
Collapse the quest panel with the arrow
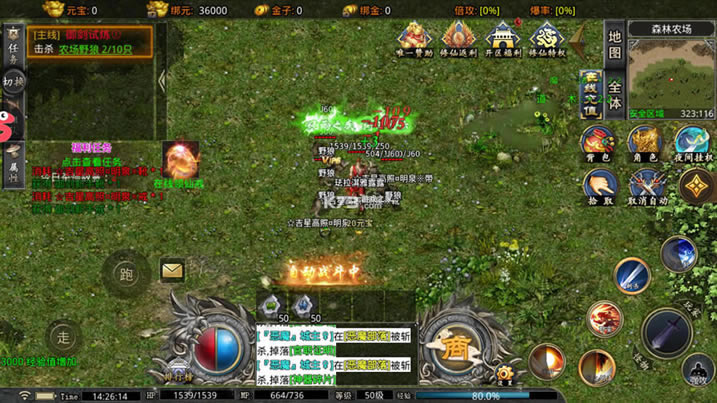[162, 82]
